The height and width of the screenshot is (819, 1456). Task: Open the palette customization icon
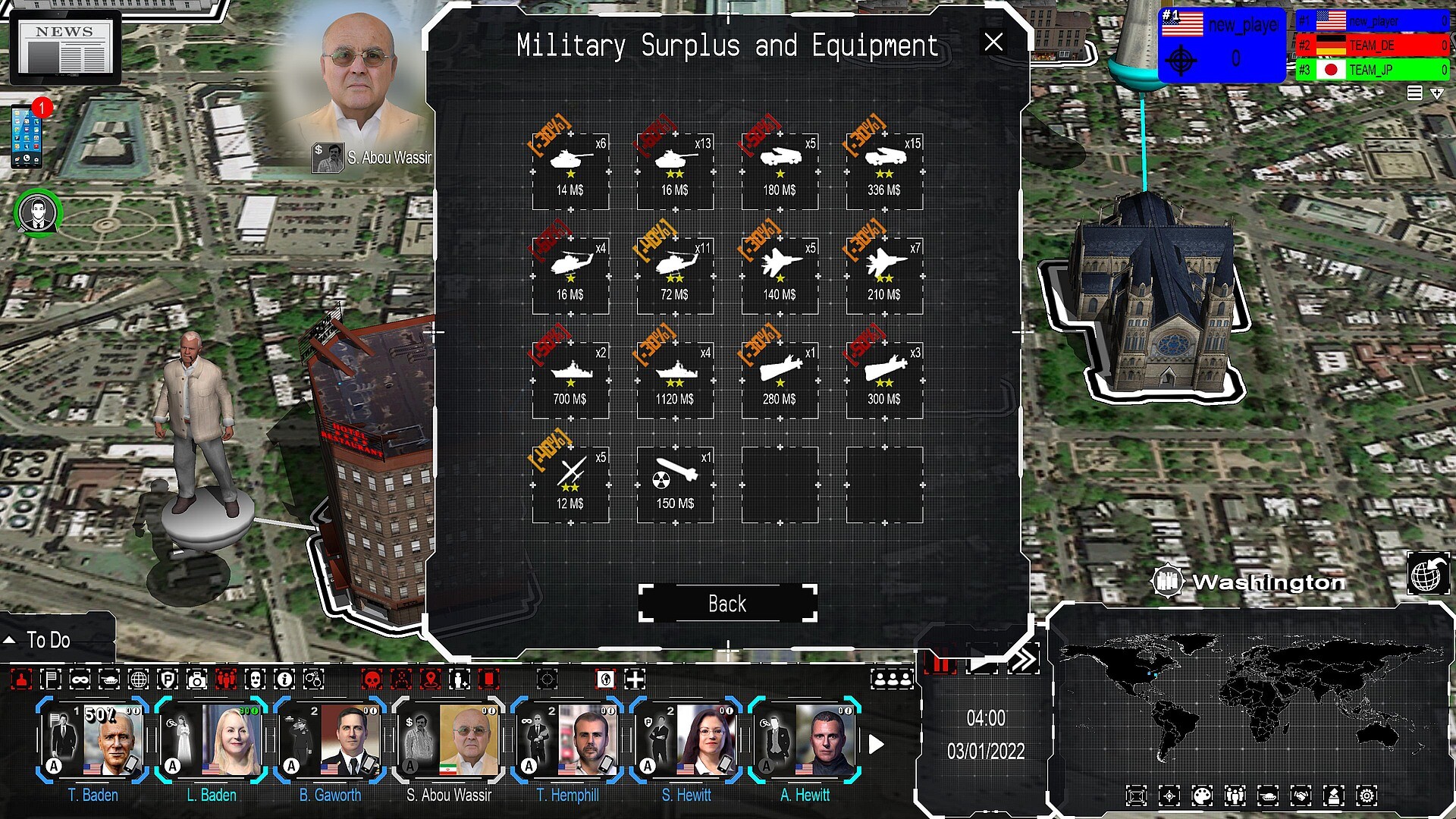pyautogui.click(x=1201, y=795)
